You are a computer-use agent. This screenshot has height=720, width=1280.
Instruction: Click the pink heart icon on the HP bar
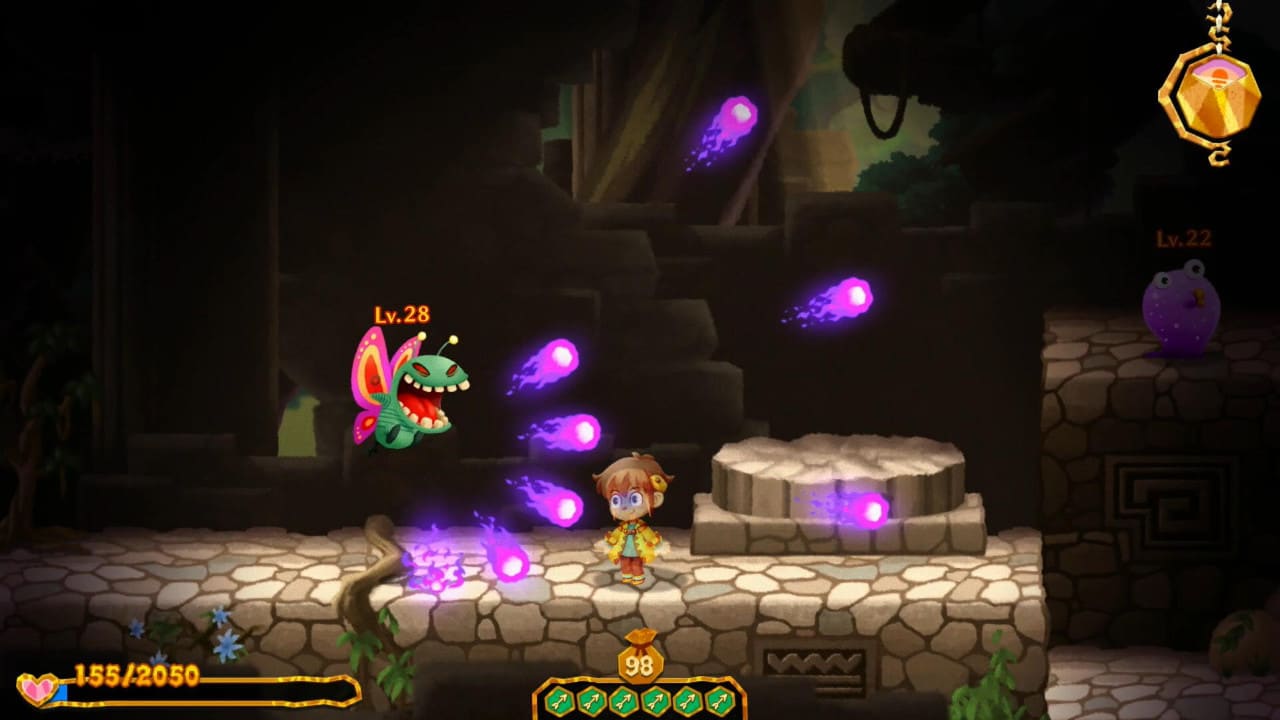37,687
